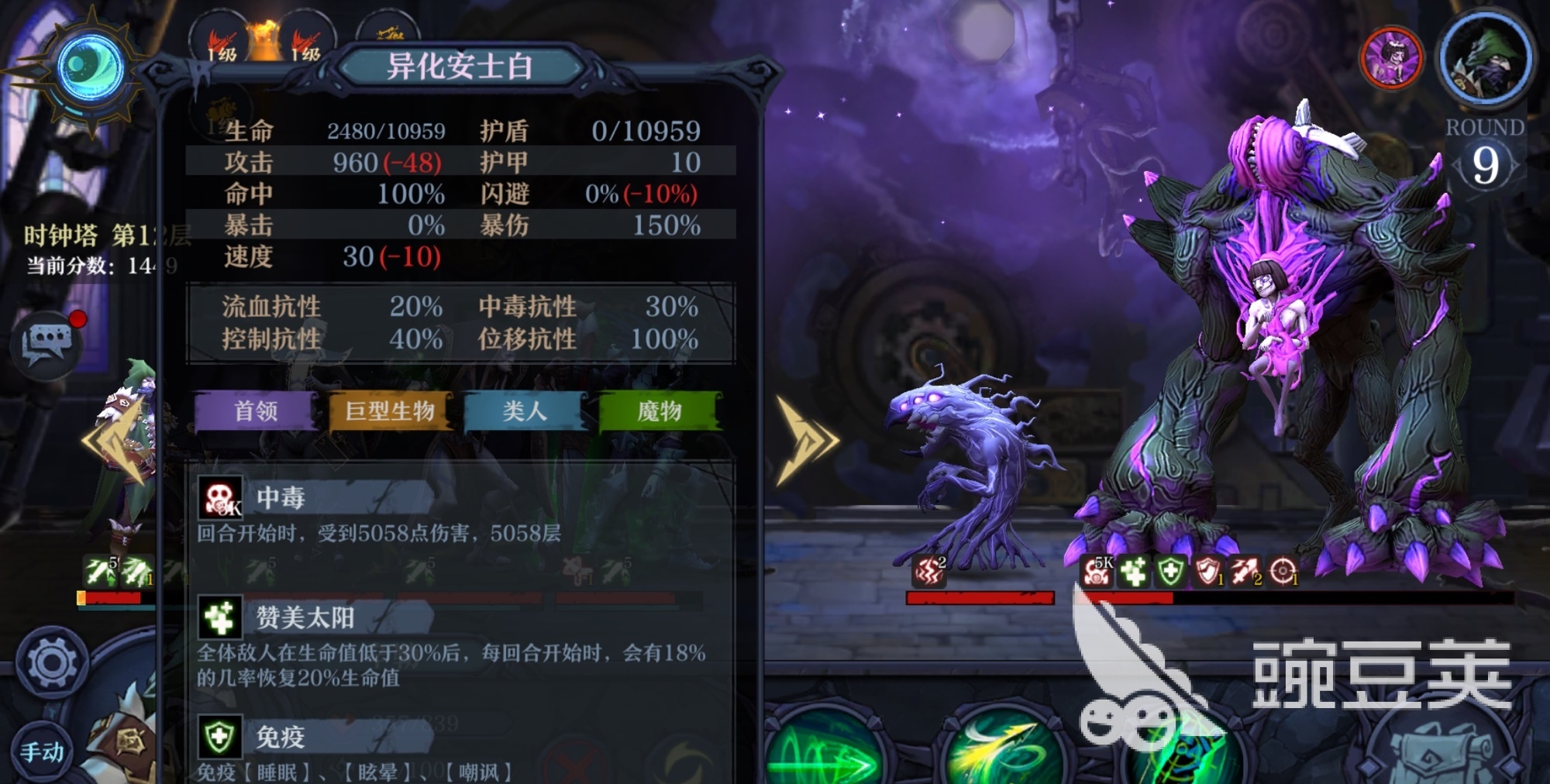
Task: Select the 首领 boss tag
Action: 256,411
